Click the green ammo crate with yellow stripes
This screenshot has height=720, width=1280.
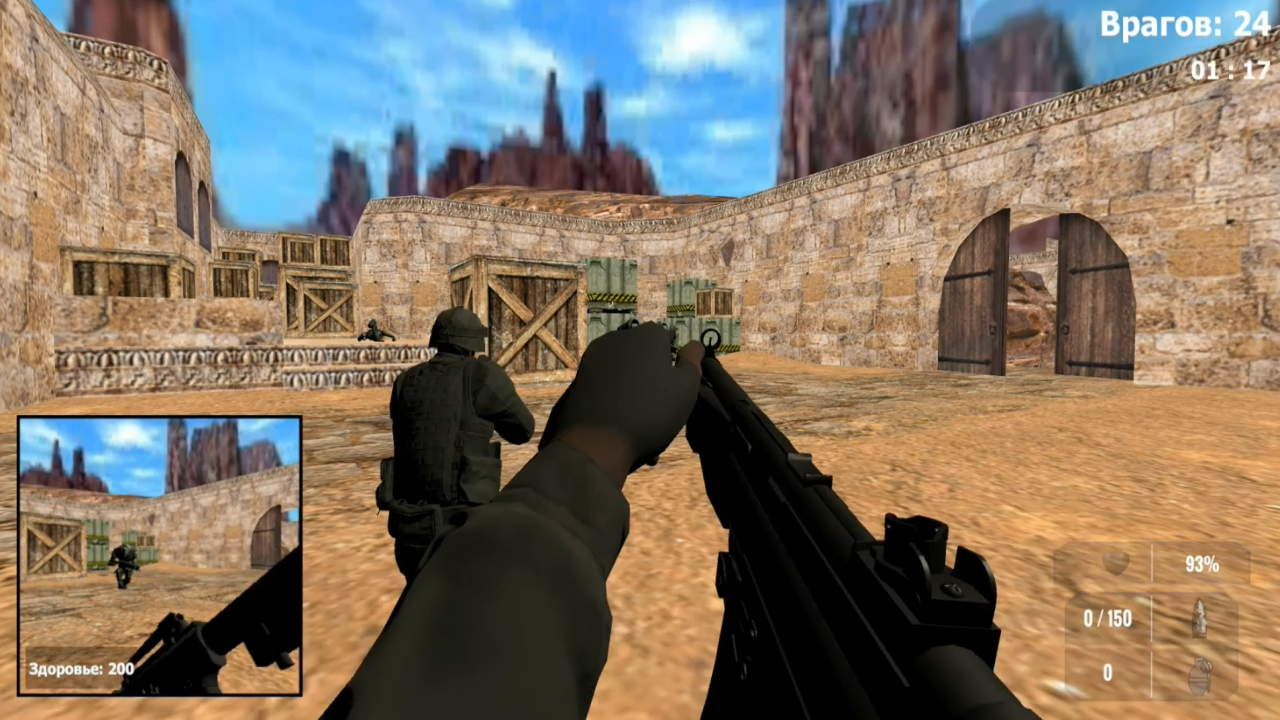[x=610, y=300]
